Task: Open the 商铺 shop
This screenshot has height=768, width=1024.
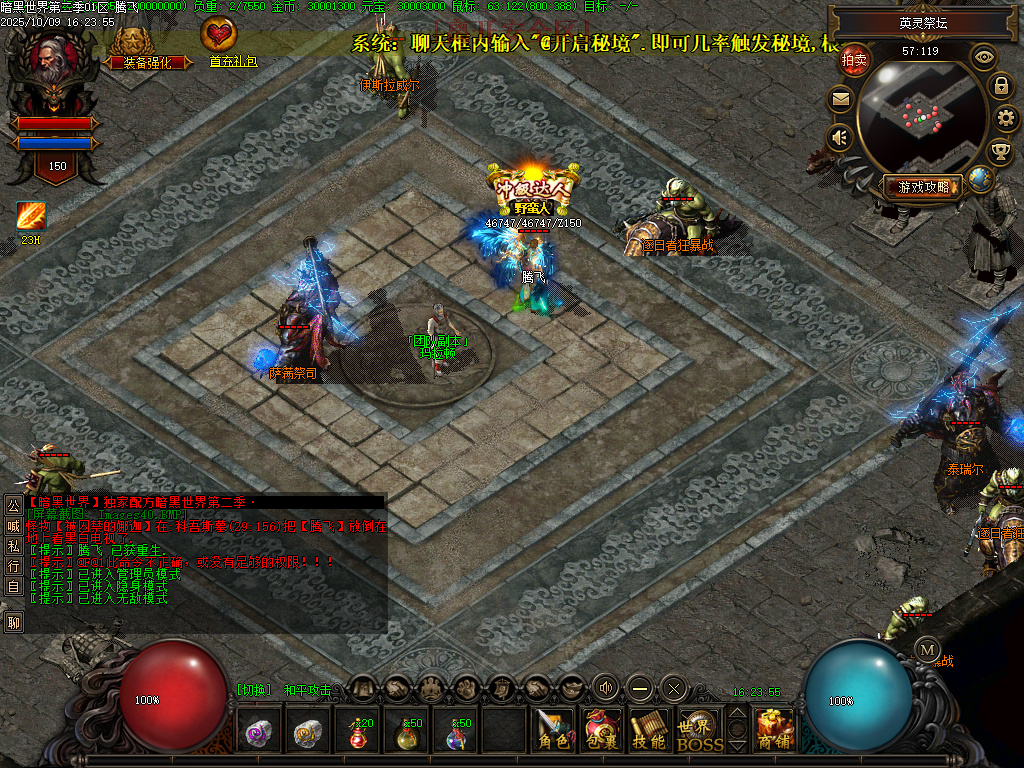Action: tap(775, 730)
